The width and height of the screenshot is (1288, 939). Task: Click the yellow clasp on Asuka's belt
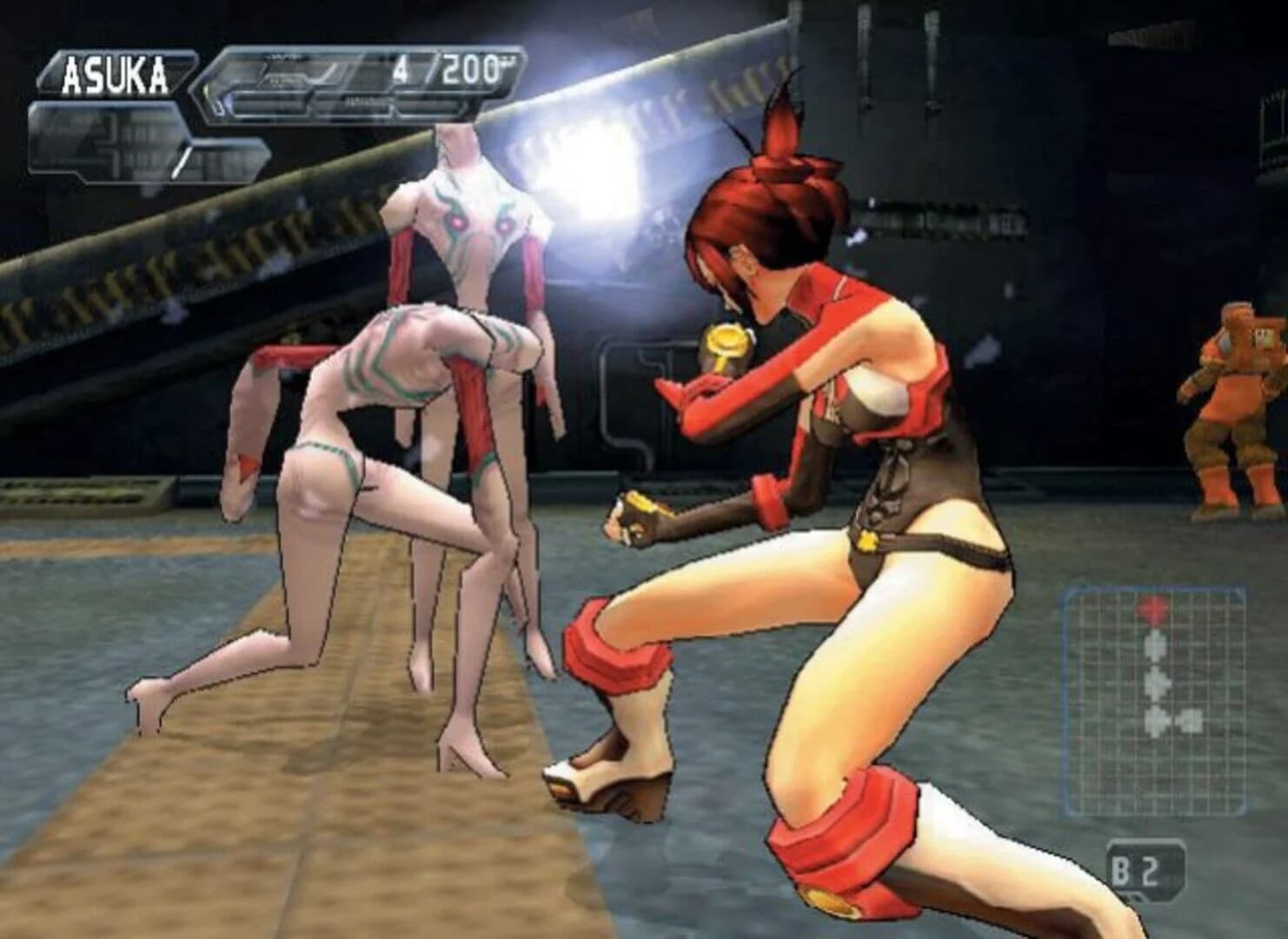point(866,539)
